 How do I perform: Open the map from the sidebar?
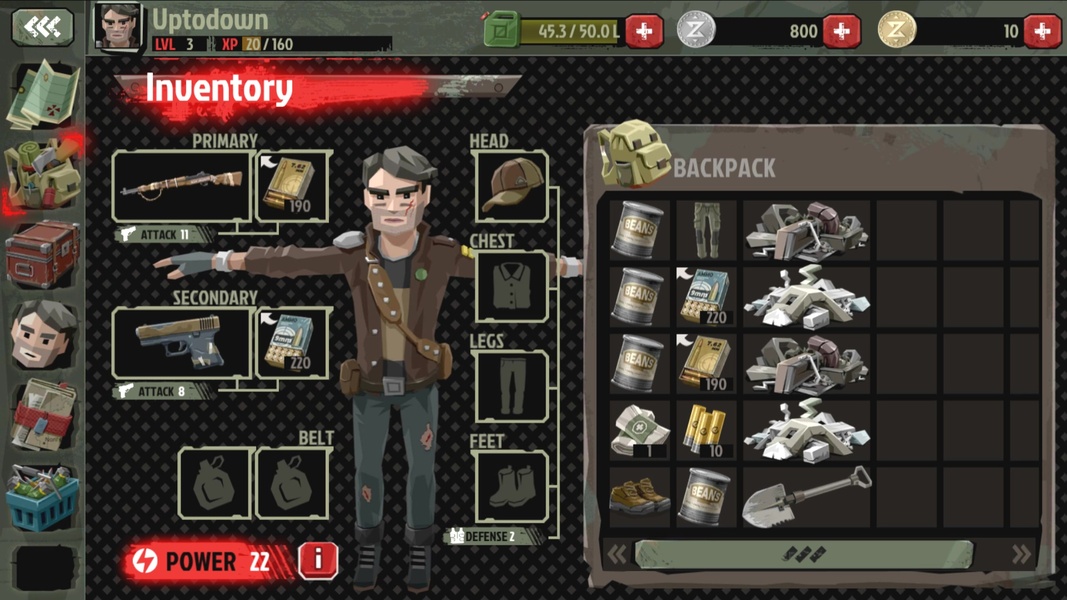(x=43, y=93)
